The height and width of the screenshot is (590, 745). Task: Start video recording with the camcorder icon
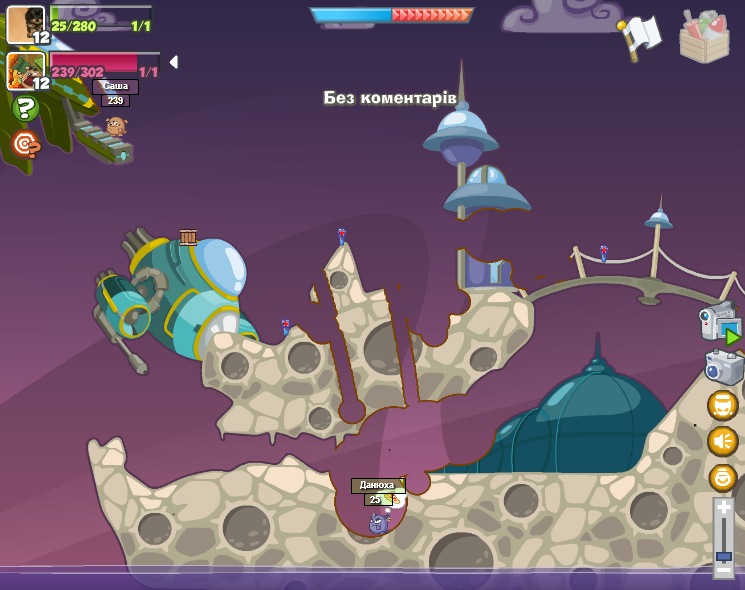tap(720, 324)
